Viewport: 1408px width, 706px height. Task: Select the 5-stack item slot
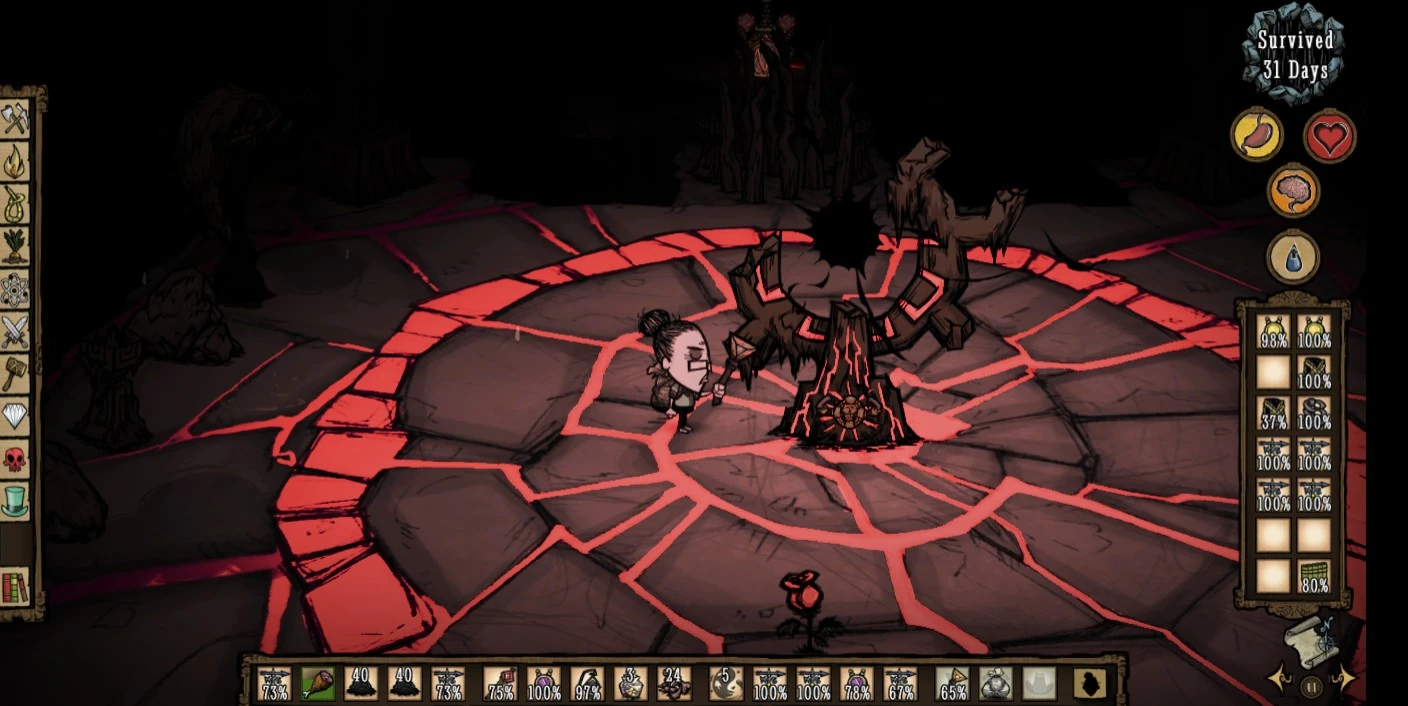pos(726,683)
